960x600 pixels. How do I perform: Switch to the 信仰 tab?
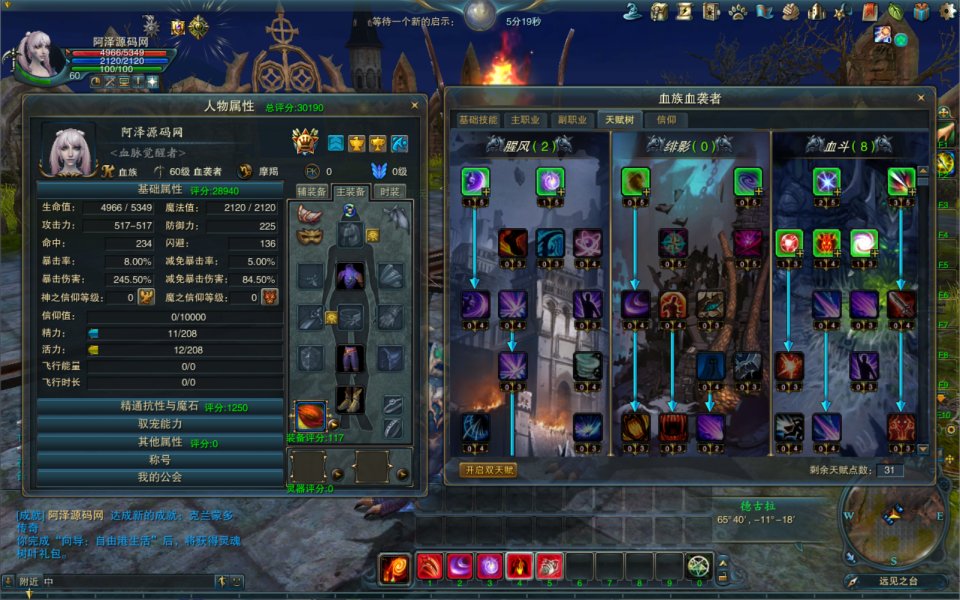click(x=666, y=120)
